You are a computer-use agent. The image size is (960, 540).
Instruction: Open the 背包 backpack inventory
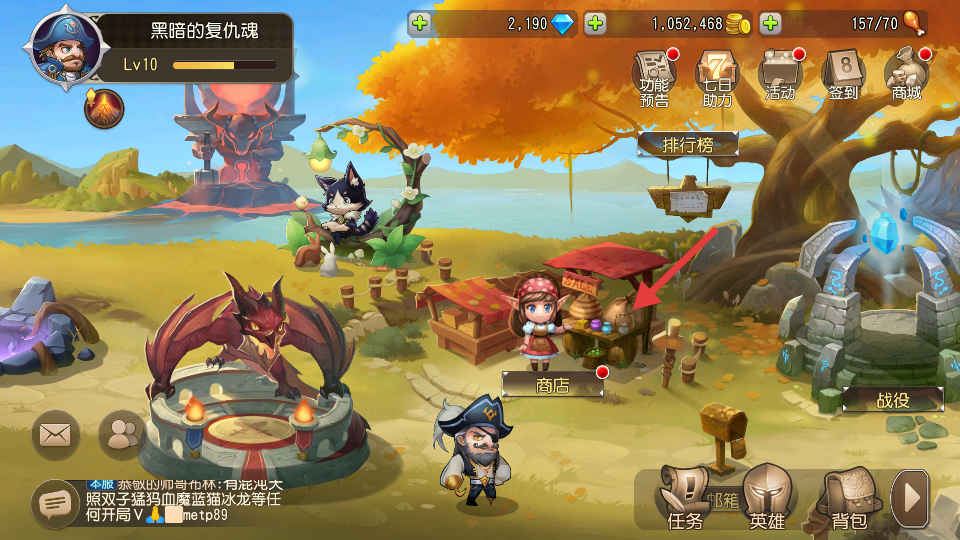click(848, 500)
